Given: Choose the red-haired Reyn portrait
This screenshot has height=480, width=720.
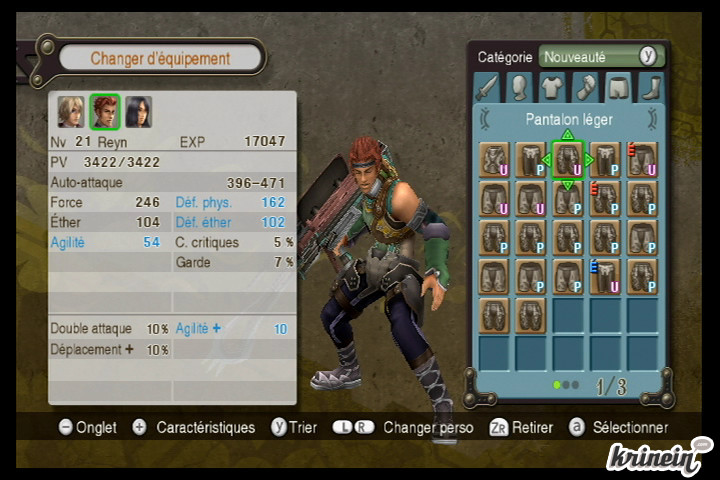Looking at the screenshot, I should [x=105, y=112].
